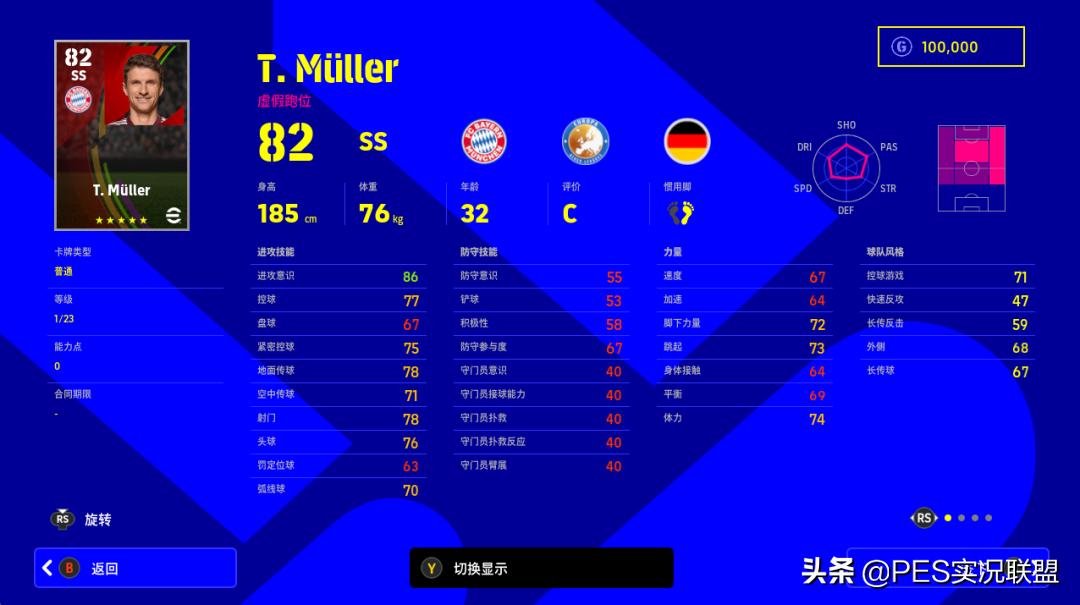Viewport: 1080px width, 605px height.
Task: Click the Bayern München club badge
Action: (484, 141)
